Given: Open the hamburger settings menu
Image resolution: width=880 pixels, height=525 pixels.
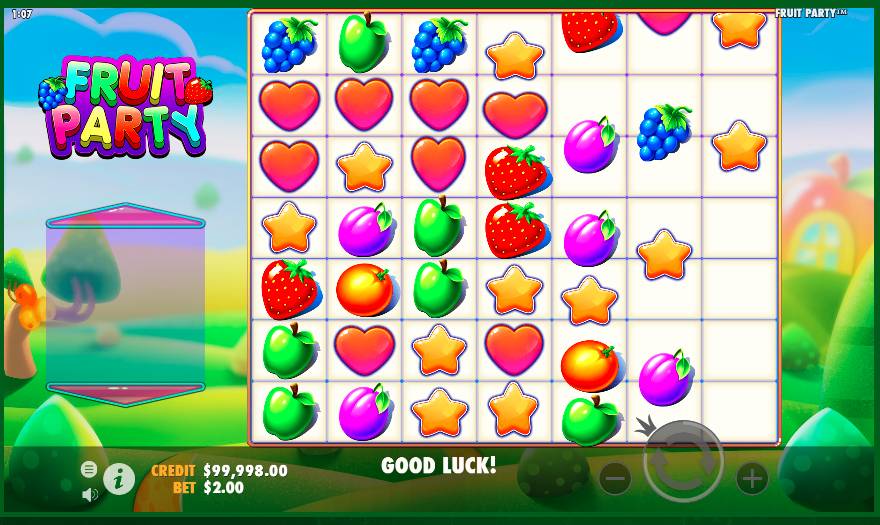Looking at the screenshot, I should 89,469.
